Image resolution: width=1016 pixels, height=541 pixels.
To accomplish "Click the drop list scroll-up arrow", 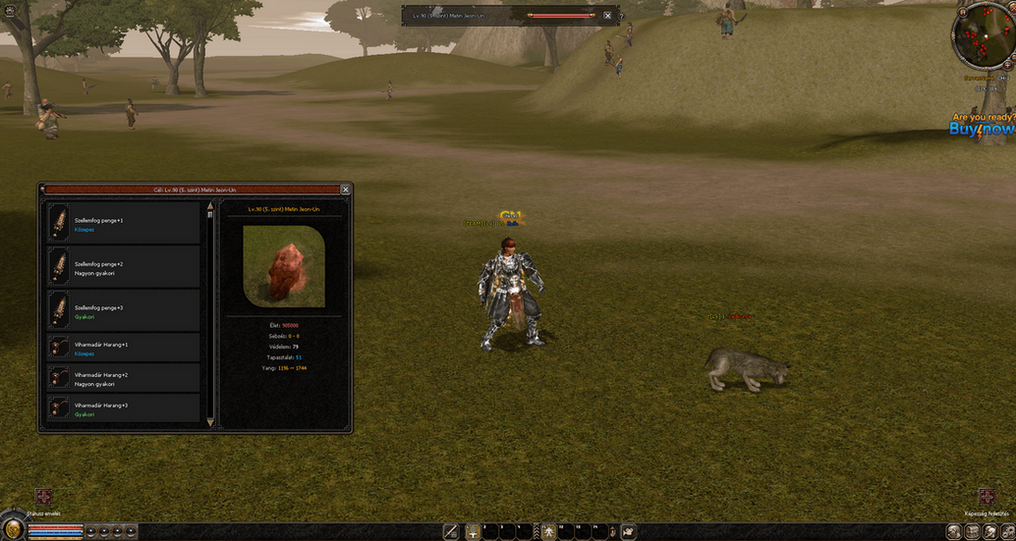I will pos(210,206).
